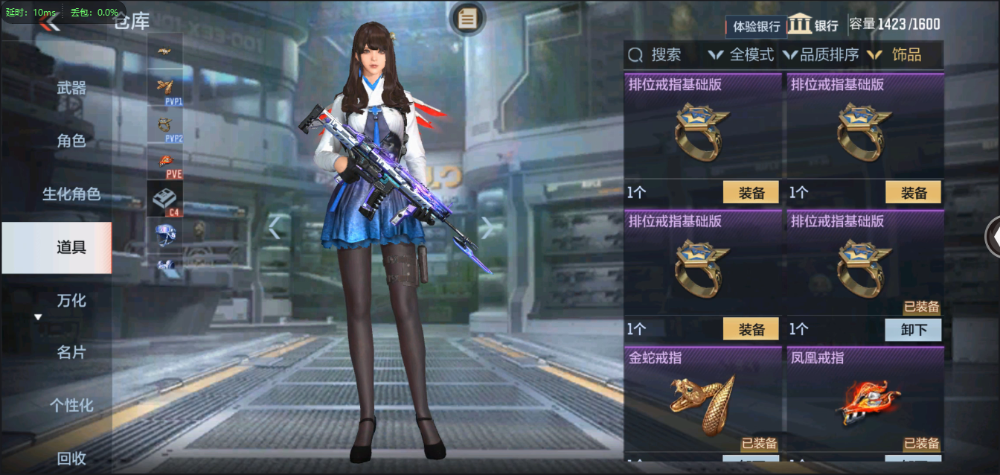
Task: Open the 生化角色 tab
Action: (x=71, y=194)
